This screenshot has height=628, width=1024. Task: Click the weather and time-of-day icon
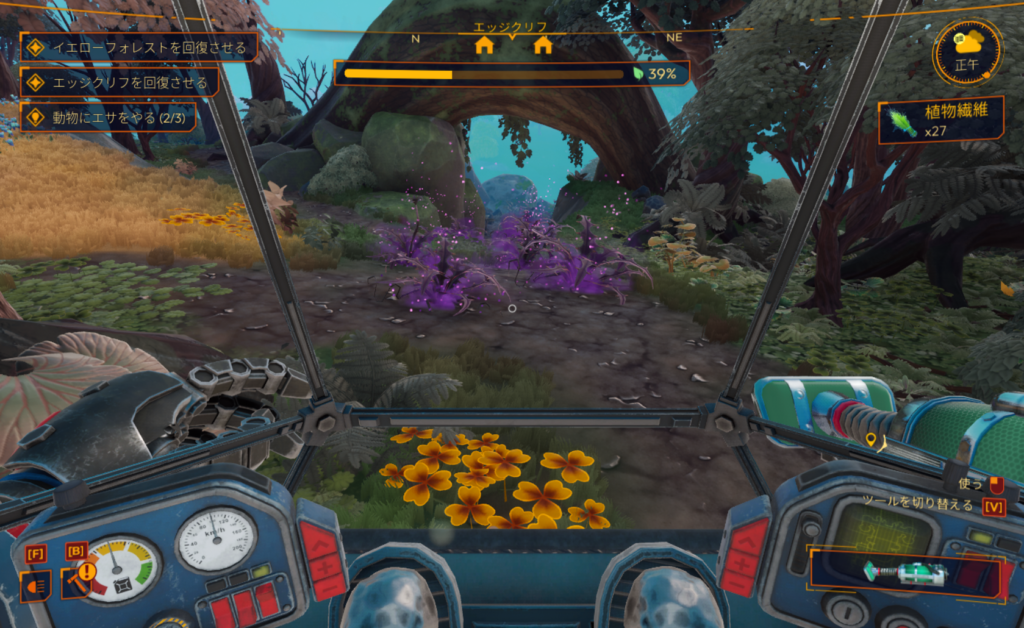point(968,52)
